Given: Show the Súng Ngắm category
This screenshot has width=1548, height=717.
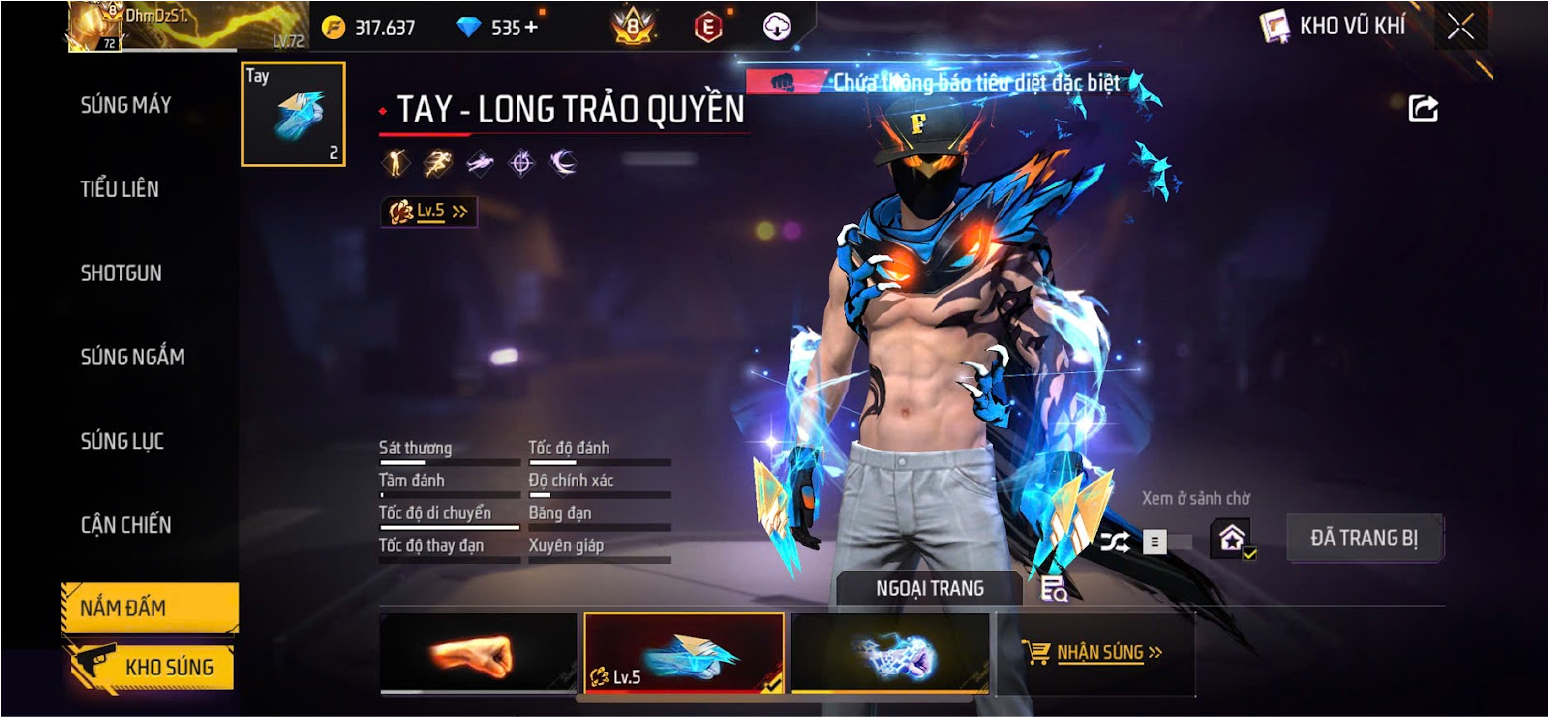Looking at the screenshot, I should pos(132,357).
